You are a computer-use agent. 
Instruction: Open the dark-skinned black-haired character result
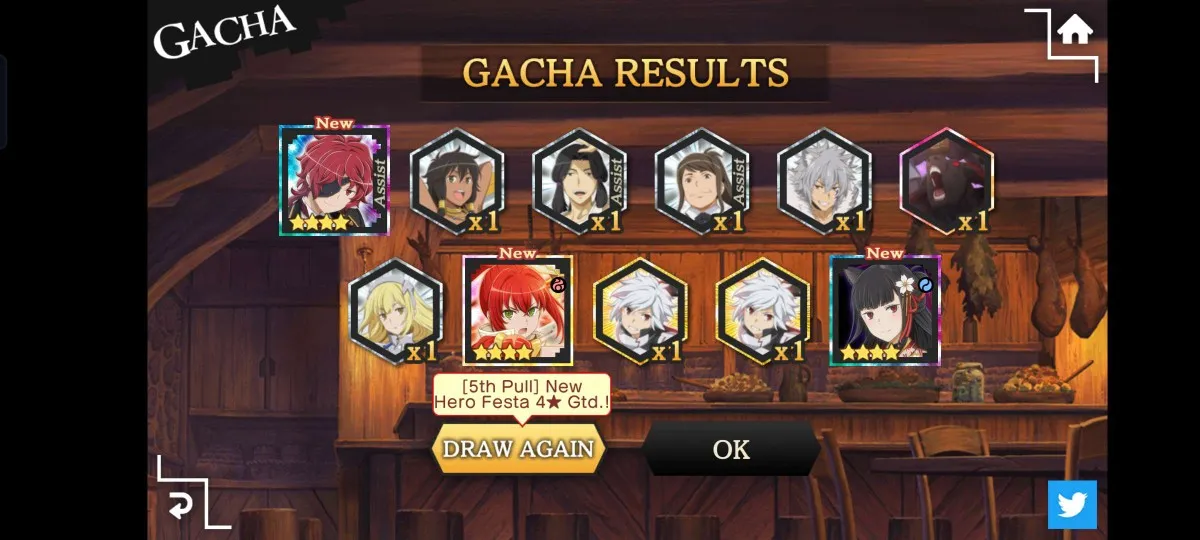pos(457,182)
